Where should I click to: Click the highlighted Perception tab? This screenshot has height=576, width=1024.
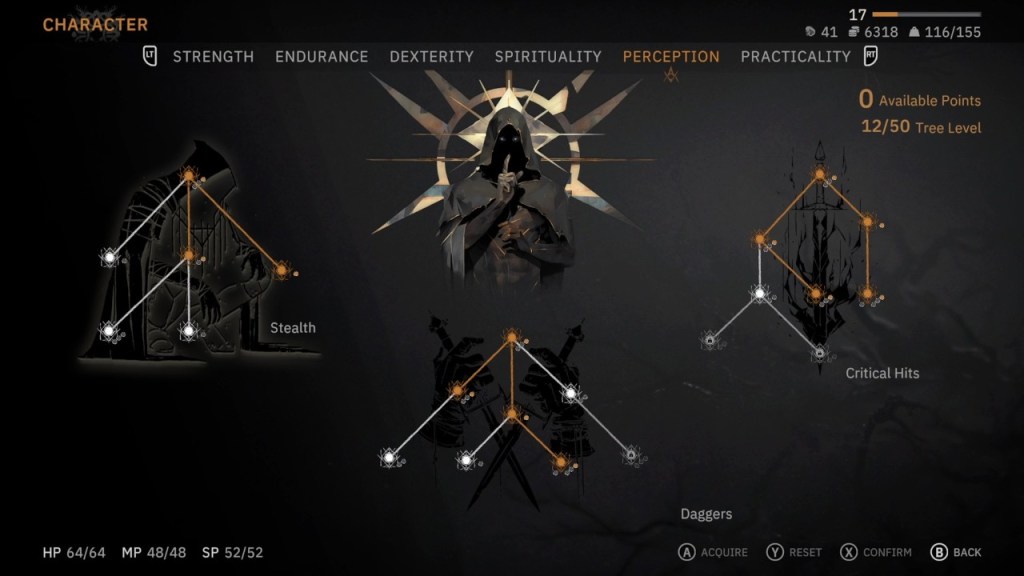(671, 57)
